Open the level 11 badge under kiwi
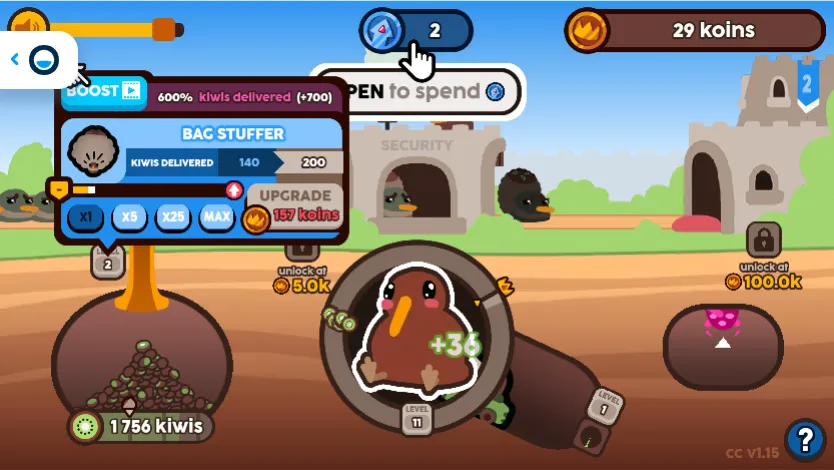 click(x=417, y=417)
